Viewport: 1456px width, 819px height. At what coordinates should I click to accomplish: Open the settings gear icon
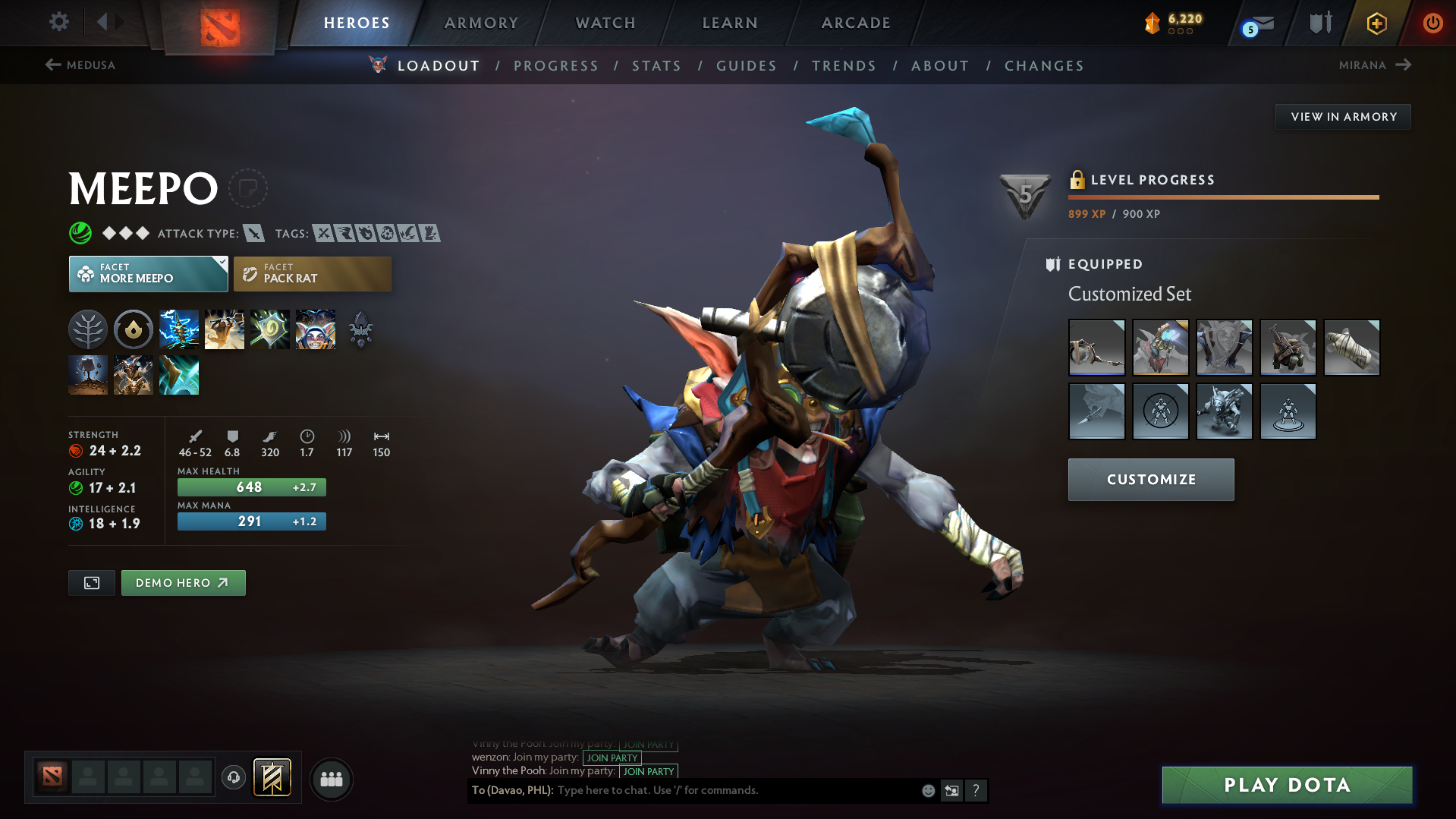click(59, 21)
